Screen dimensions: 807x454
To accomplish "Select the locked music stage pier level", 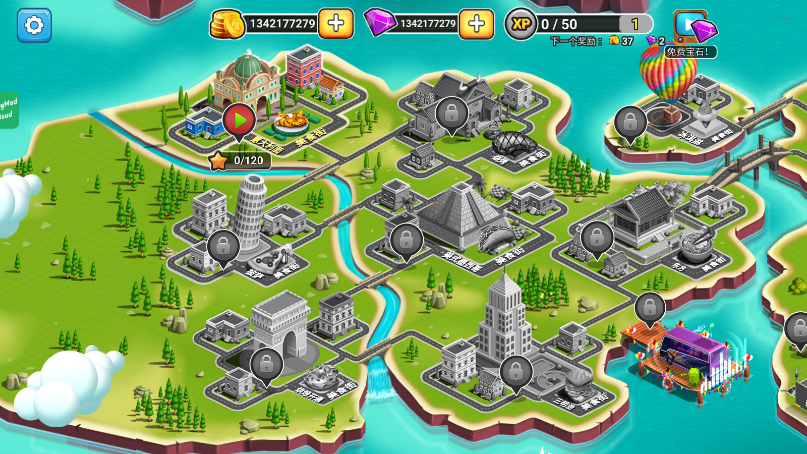I will (650, 307).
